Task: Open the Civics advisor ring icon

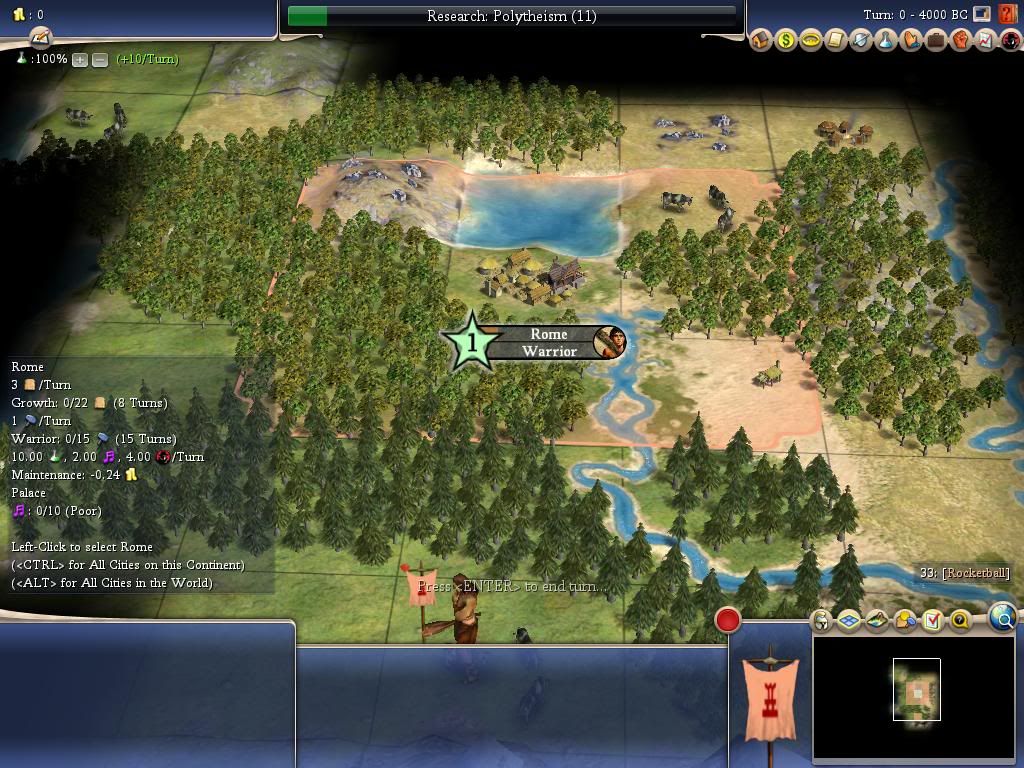Action: click(x=811, y=41)
